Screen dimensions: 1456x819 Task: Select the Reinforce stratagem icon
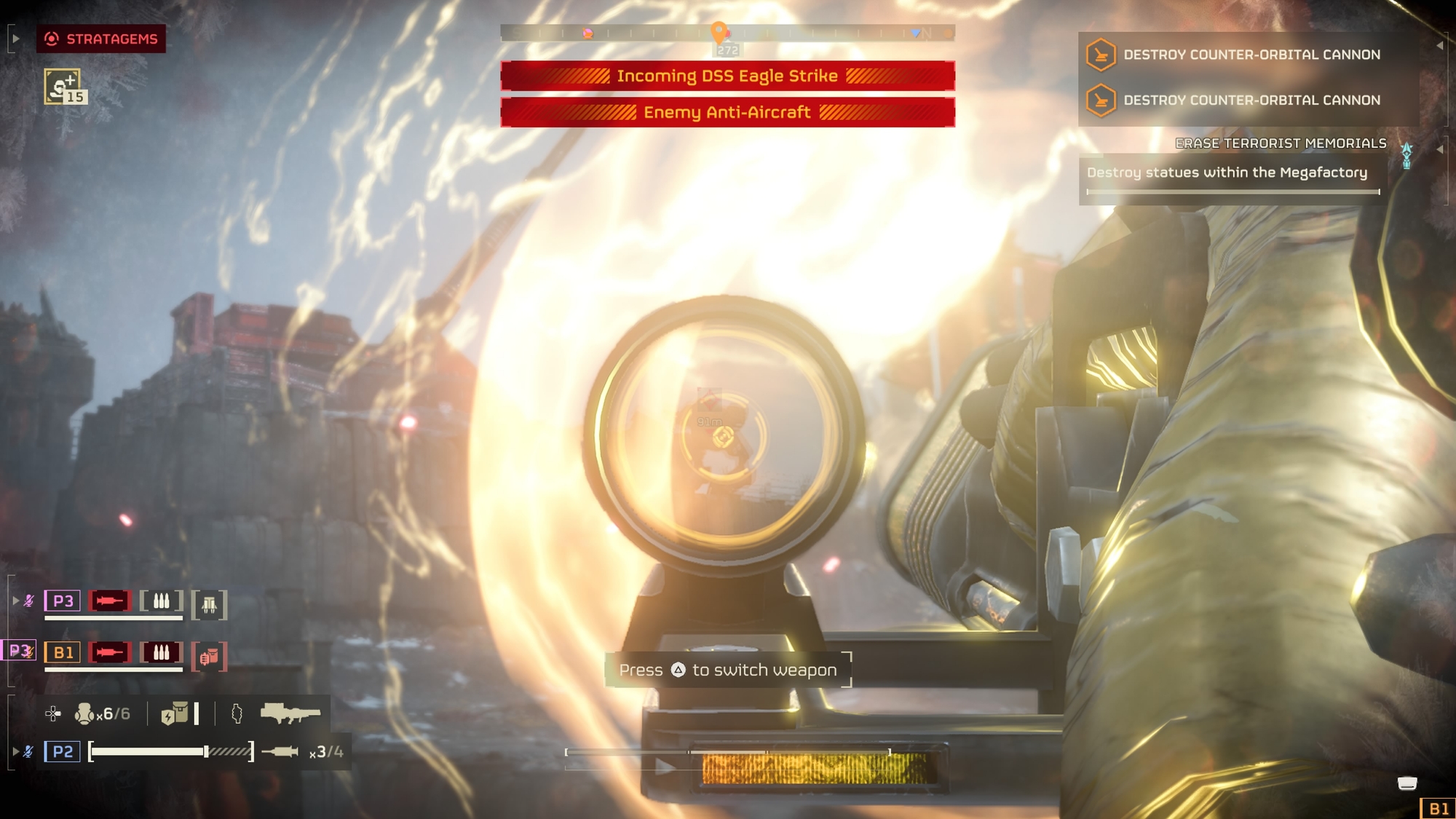tap(63, 87)
